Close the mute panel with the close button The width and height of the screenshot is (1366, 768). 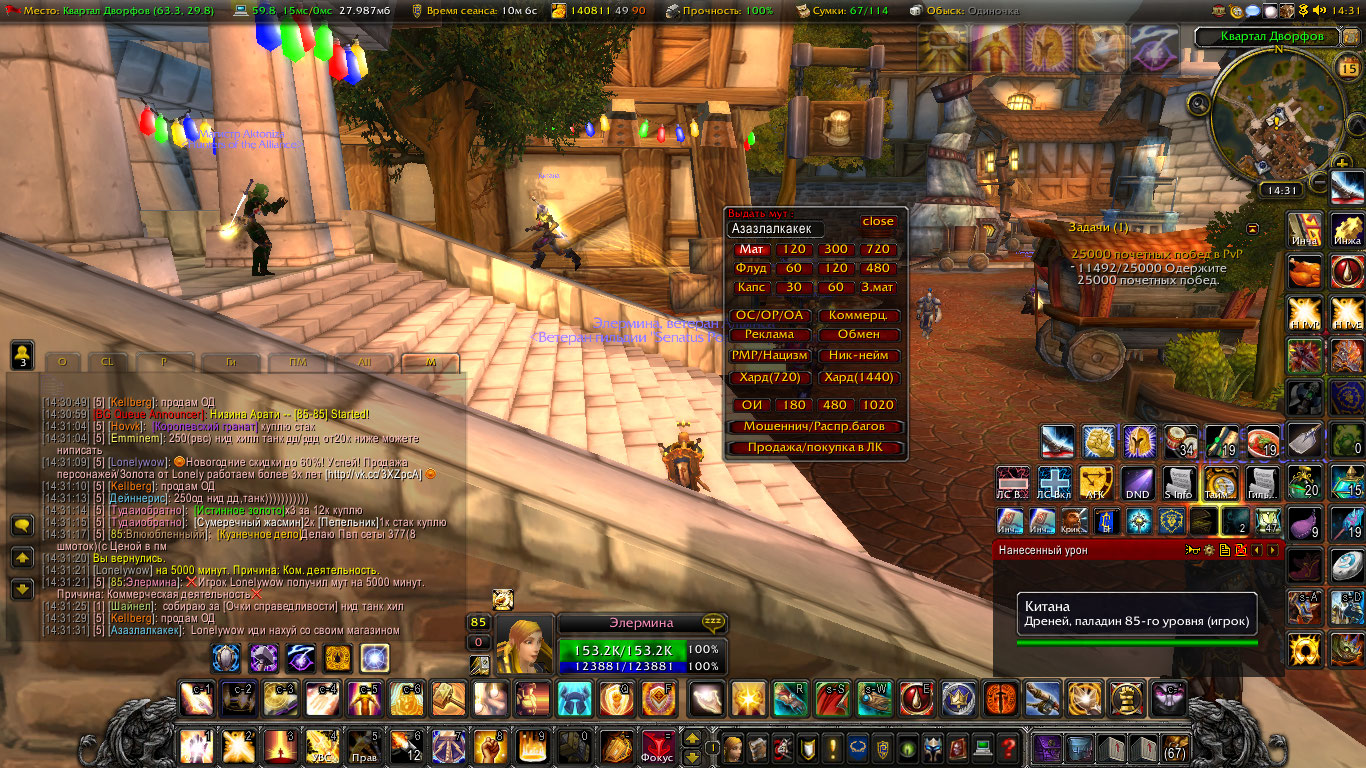click(x=878, y=222)
